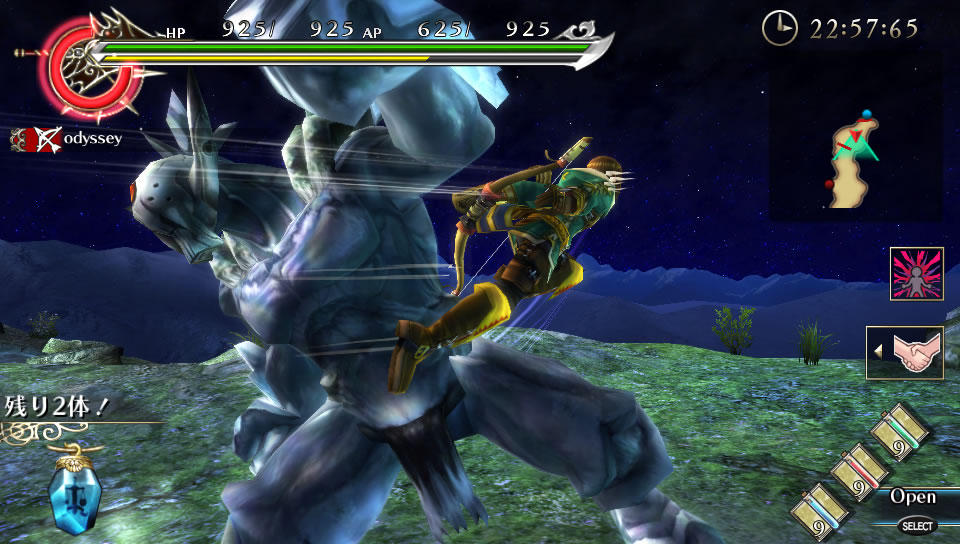
Task: Activate the red burst figure skill icon
Action: [x=916, y=273]
